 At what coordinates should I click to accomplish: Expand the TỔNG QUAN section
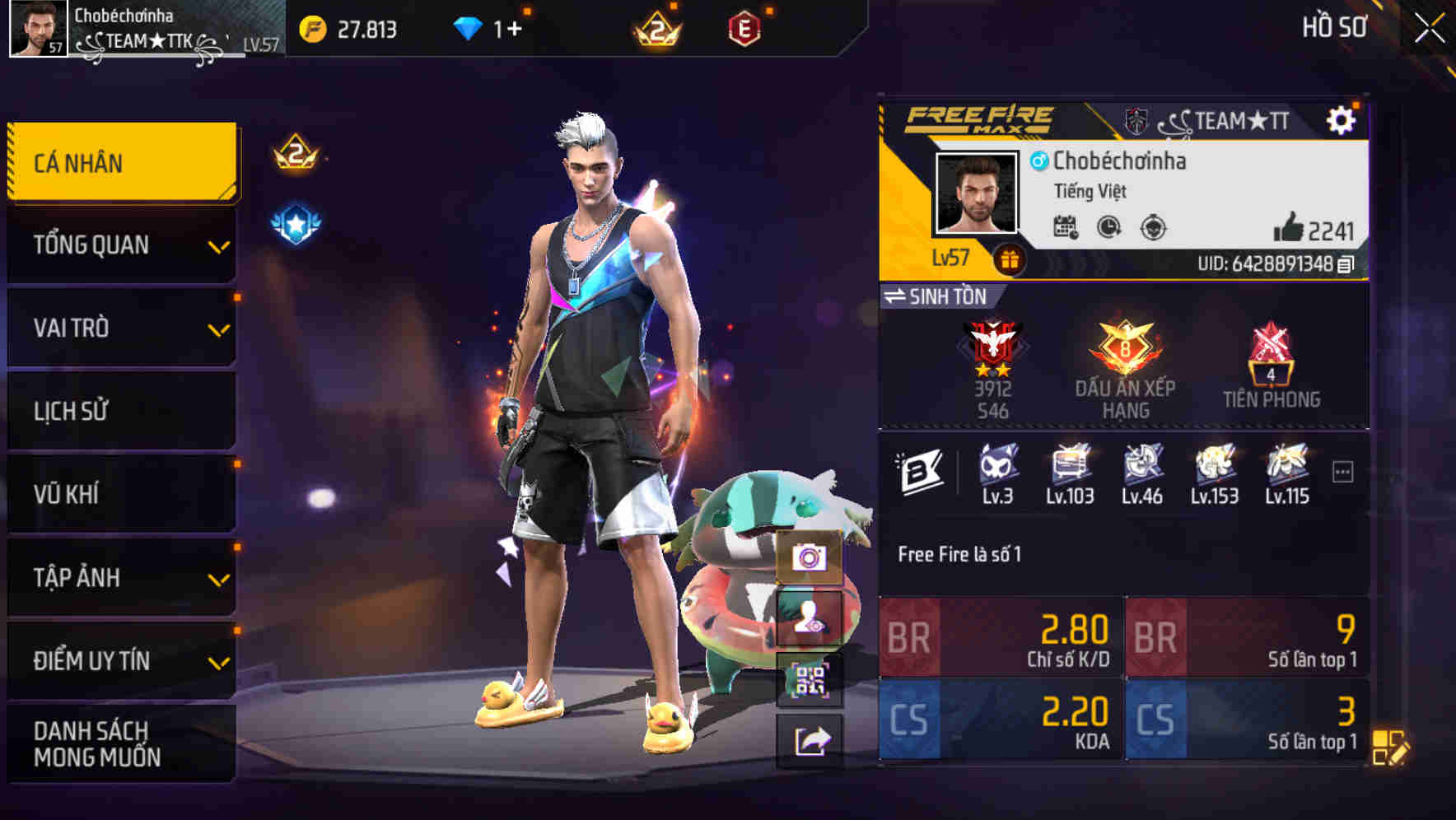click(119, 245)
